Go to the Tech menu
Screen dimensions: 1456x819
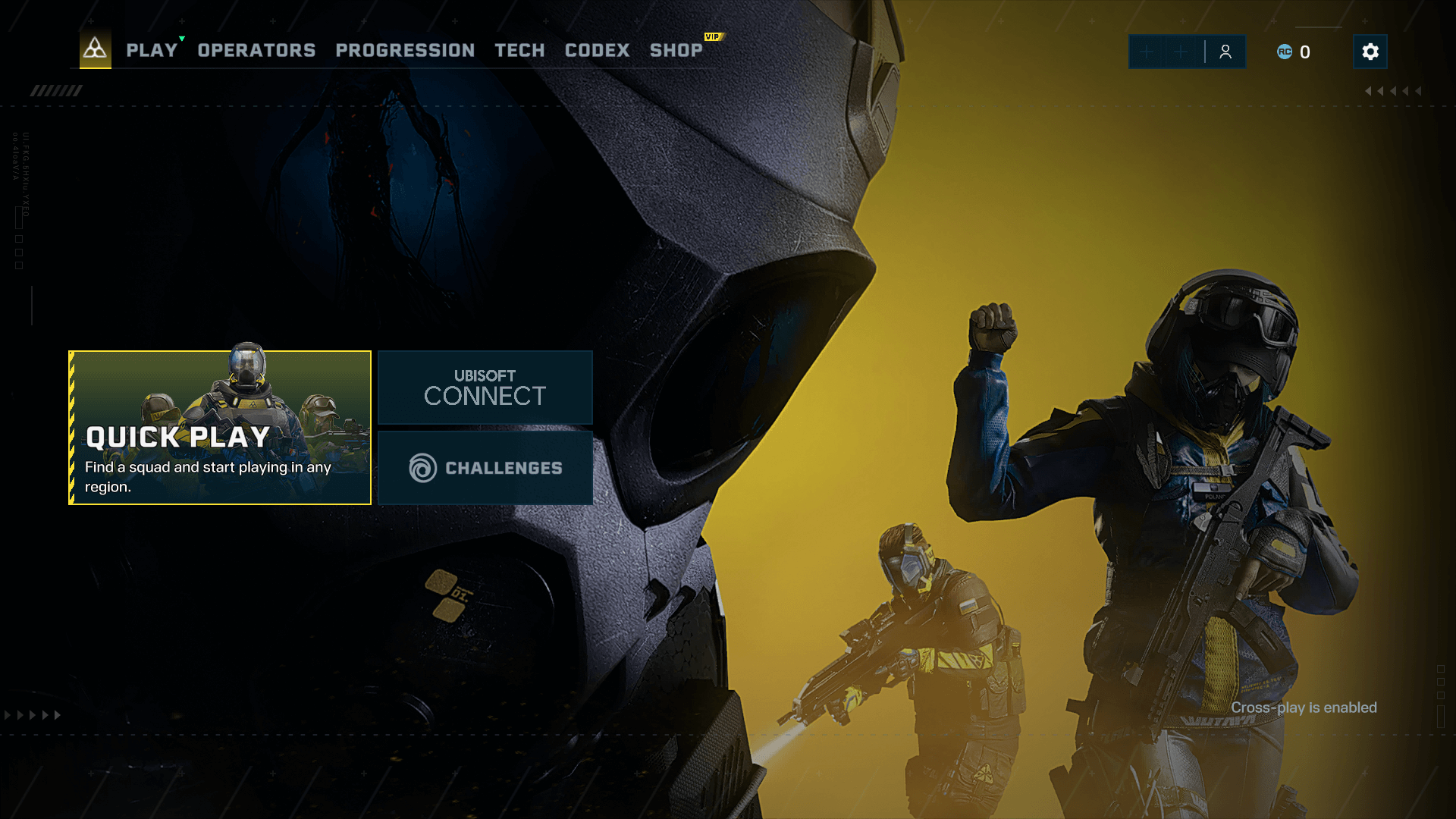pyautogui.click(x=519, y=50)
